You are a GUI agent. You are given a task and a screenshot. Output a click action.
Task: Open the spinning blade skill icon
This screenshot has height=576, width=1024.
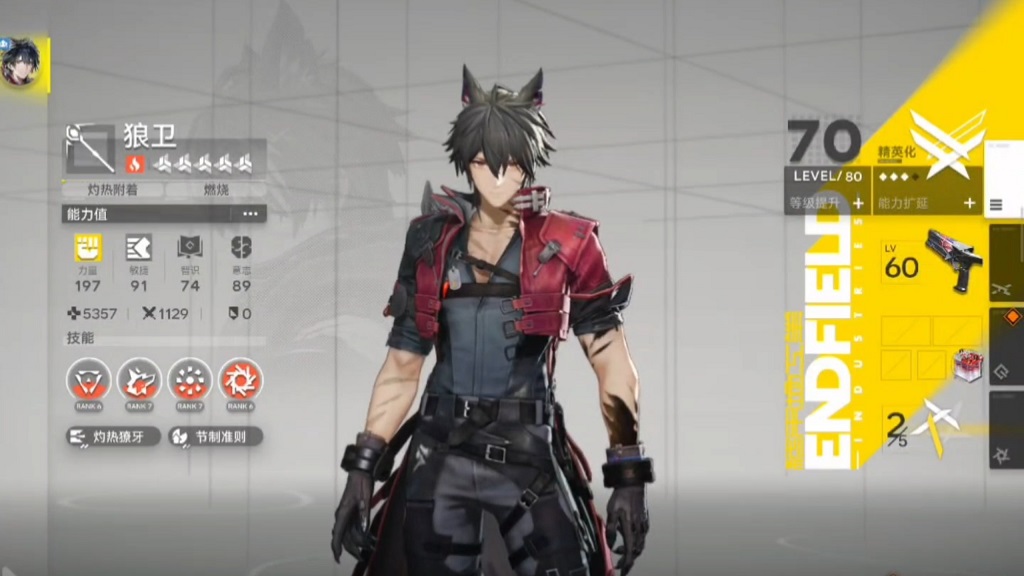point(240,380)
